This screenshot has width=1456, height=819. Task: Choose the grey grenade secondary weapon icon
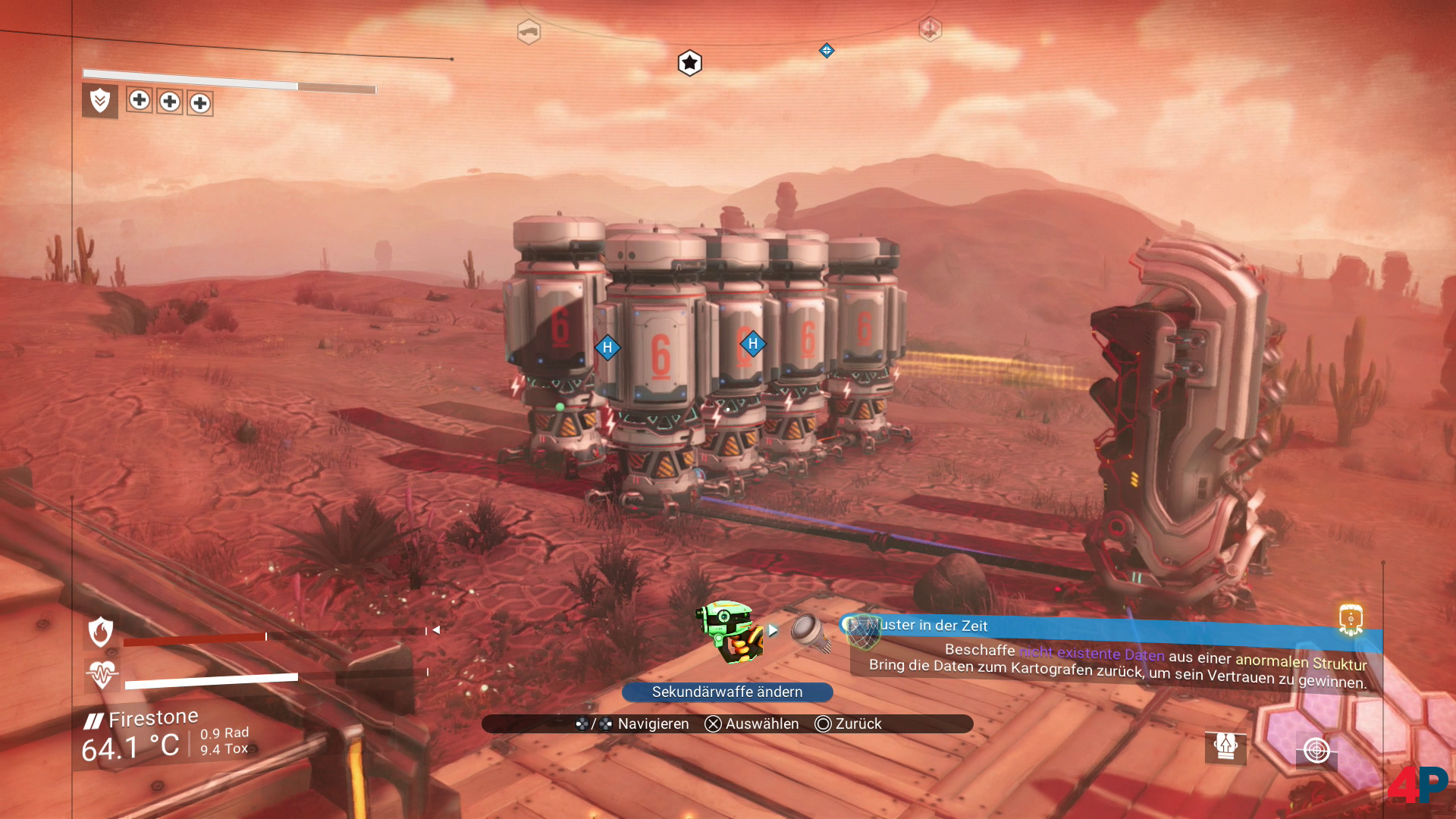(x=810, y=632)
